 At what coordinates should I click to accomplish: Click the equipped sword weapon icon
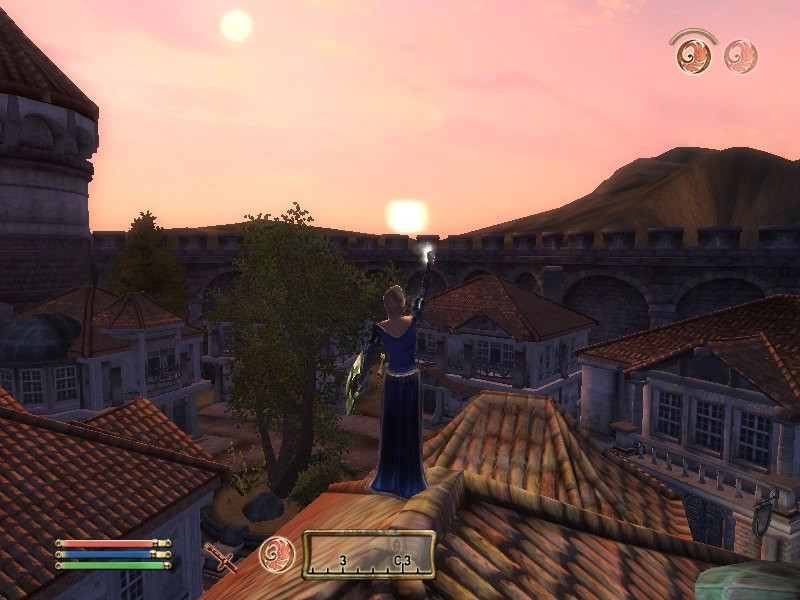tap(220, 557)
